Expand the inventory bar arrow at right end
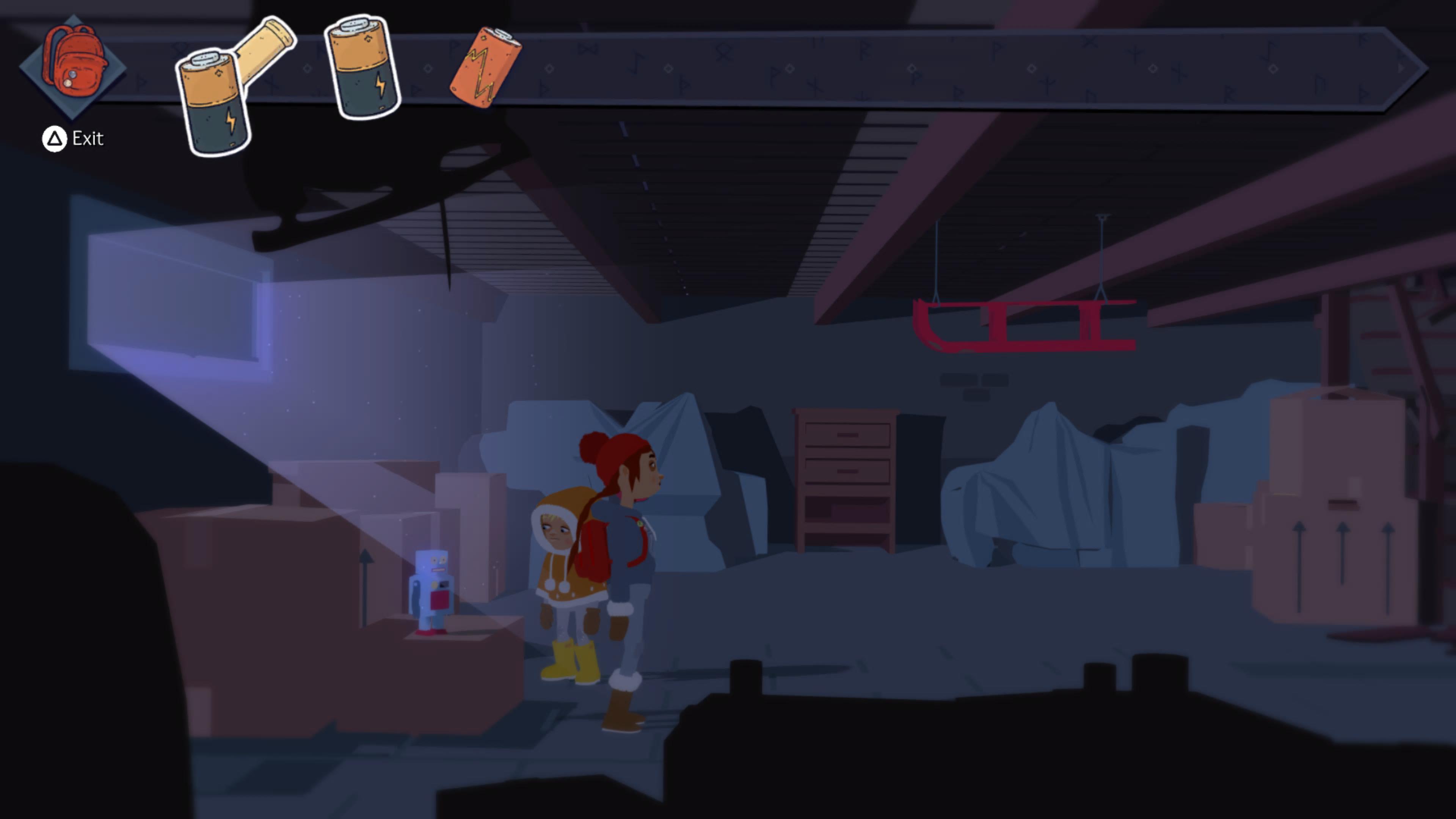 point(1402,68)
